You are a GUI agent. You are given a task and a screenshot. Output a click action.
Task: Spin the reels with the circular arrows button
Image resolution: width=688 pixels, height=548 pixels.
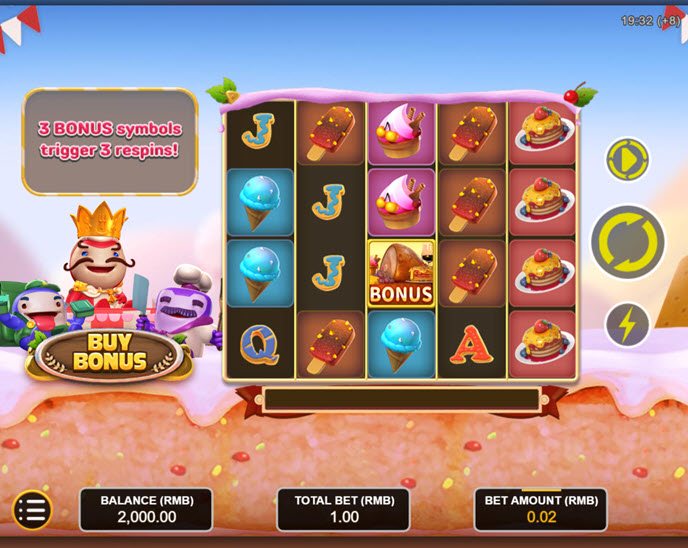tap(628, 242)
